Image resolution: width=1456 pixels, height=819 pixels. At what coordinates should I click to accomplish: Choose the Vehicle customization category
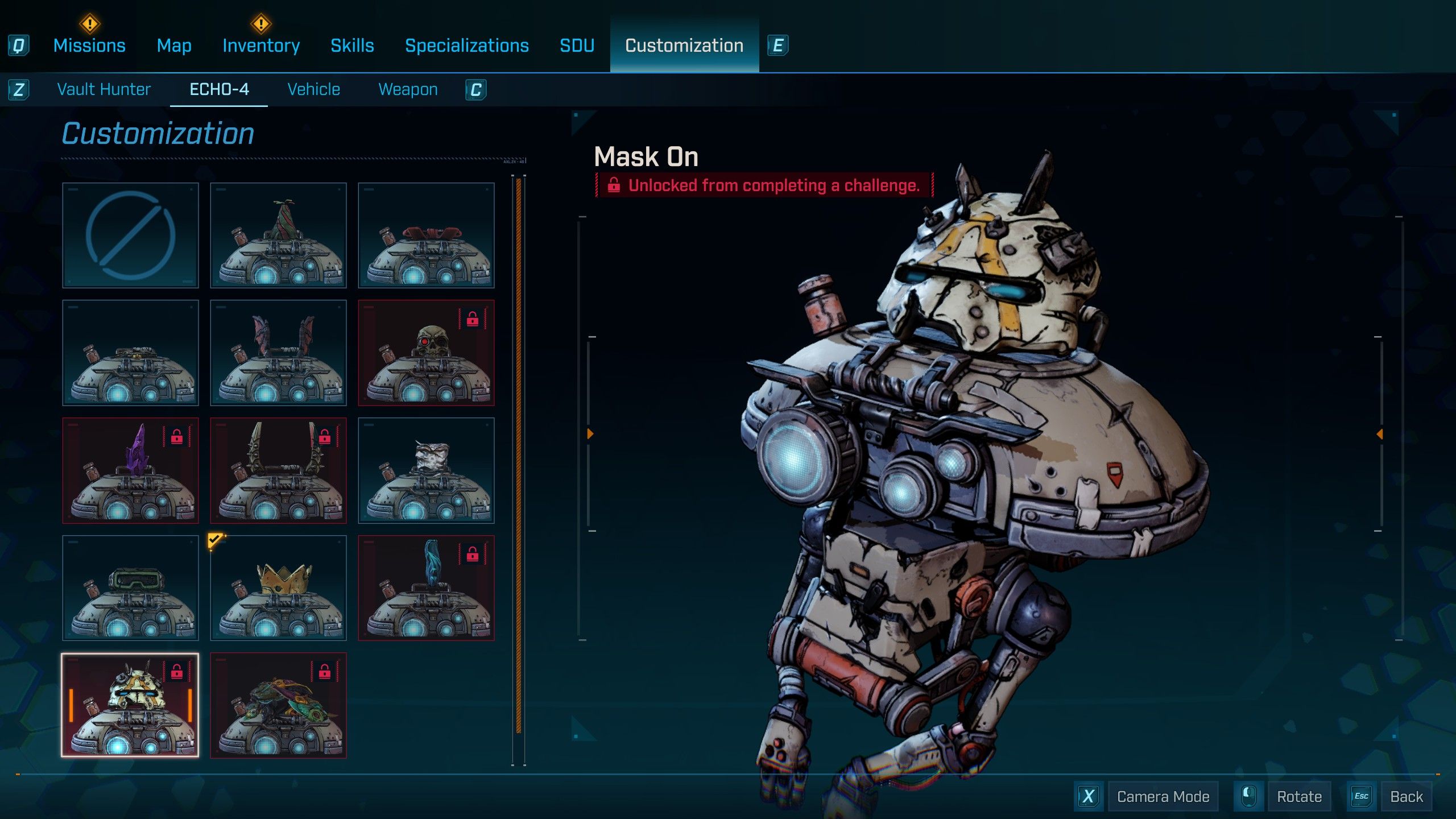click(x=313, y=89)
